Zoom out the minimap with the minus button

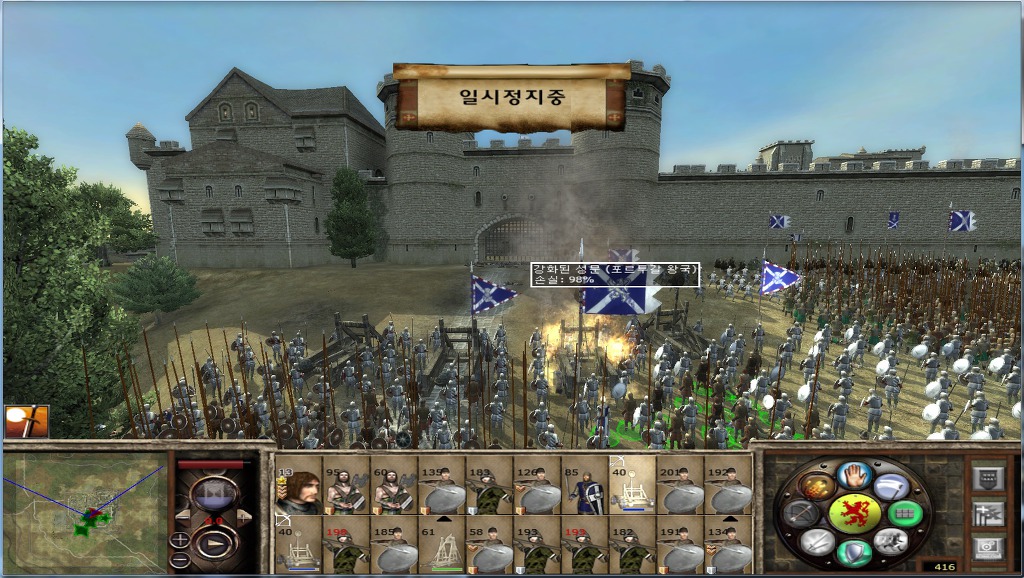(180, 559)
